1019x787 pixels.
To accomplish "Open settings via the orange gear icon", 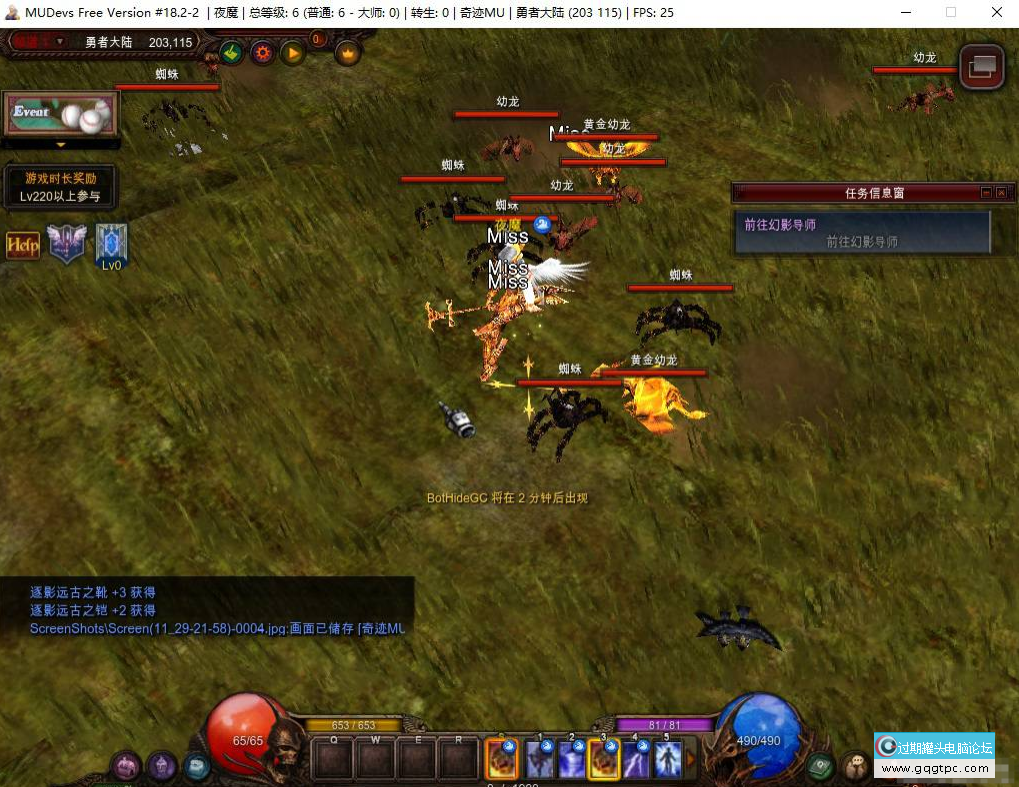I will click(x=262, y=52).
